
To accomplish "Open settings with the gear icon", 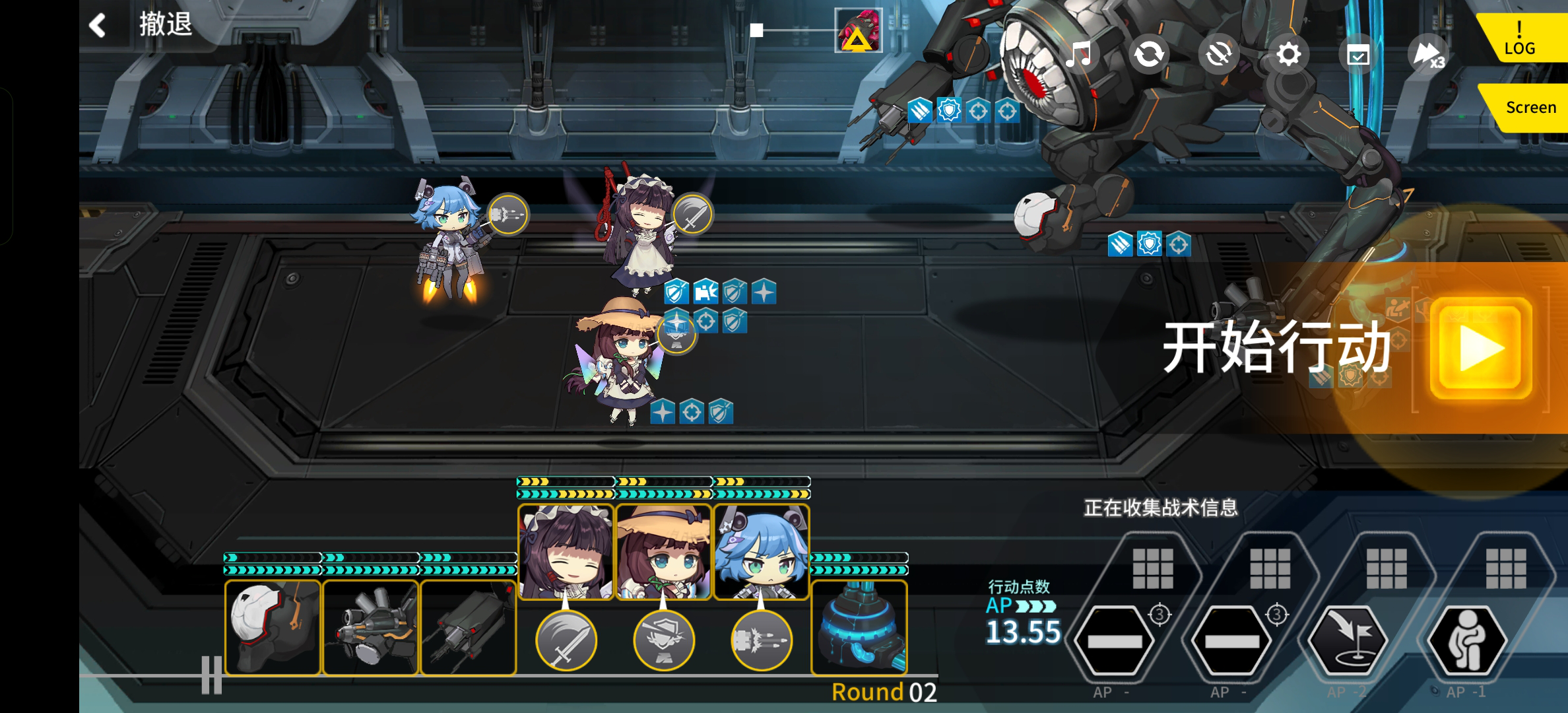I will [1288, 54].
